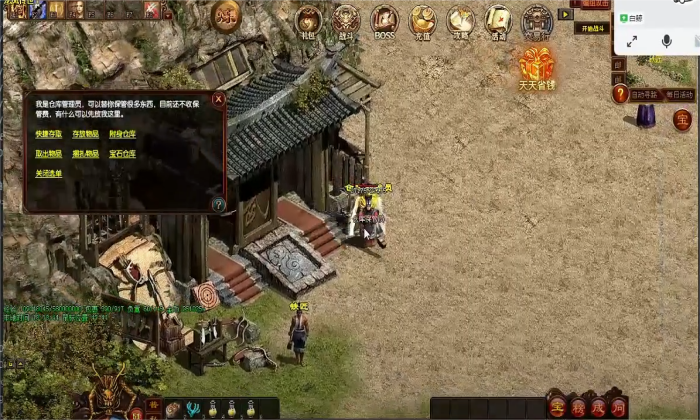700x420 pixels.
Task: Click the 关闭选单 close menu option
Action: pos(48,173)
